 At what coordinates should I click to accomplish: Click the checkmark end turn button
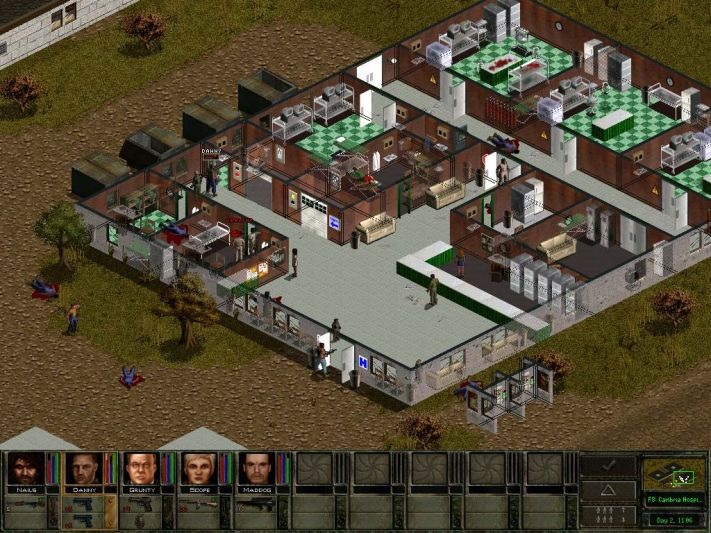(609, 466)
